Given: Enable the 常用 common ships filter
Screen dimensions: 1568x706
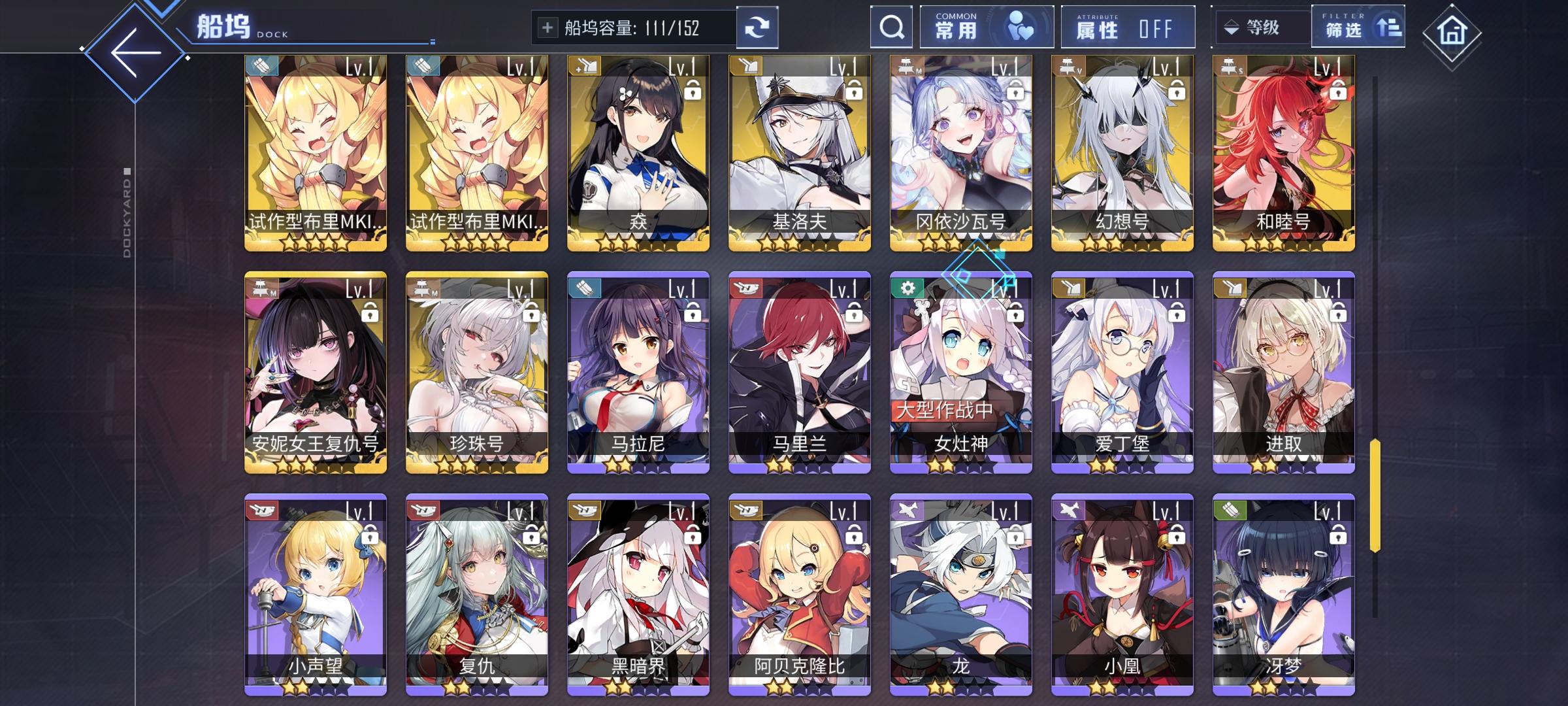Looking at the screenshot, I should (x=985, y=27).
